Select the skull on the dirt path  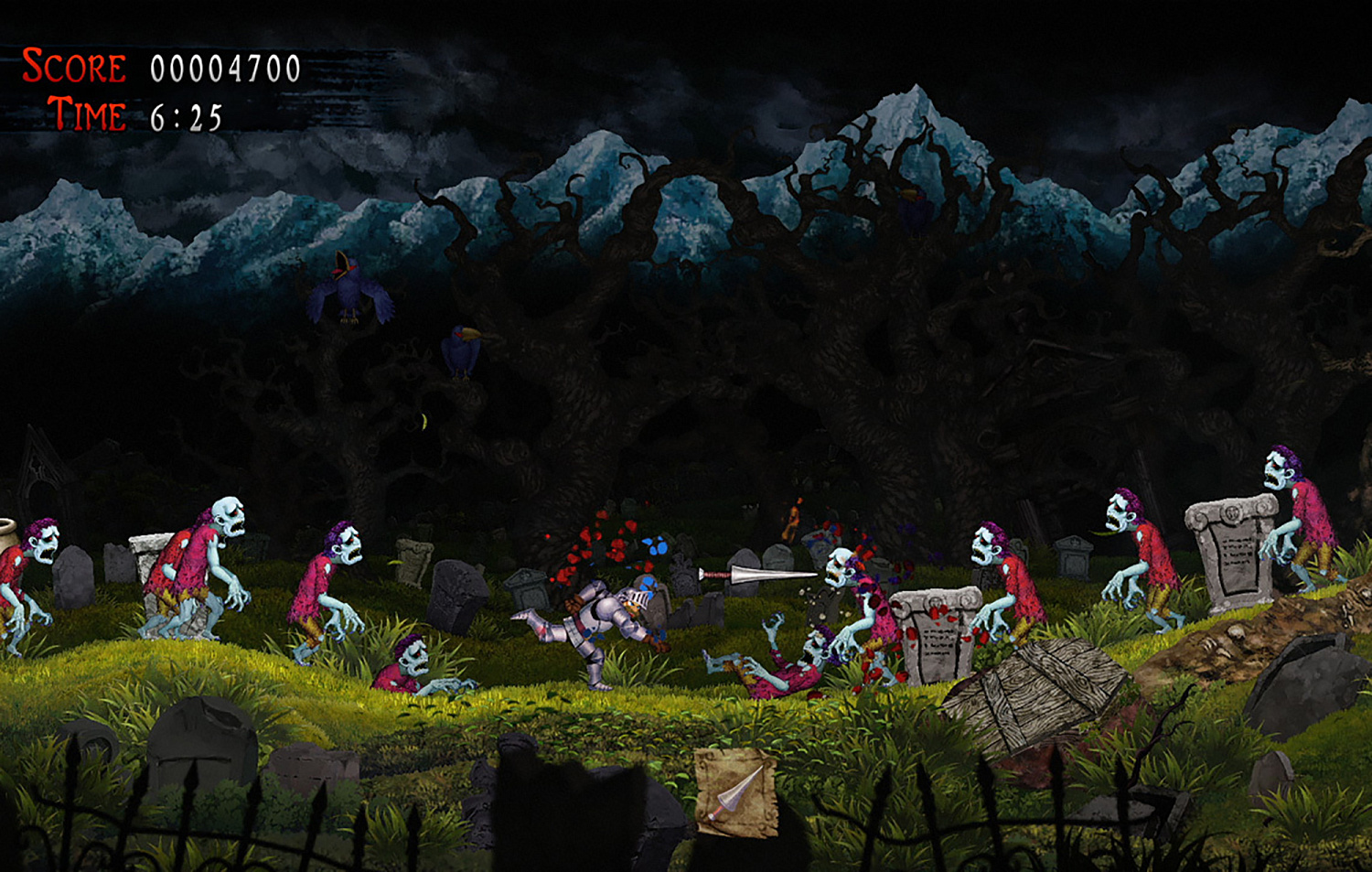(1238, 632)
